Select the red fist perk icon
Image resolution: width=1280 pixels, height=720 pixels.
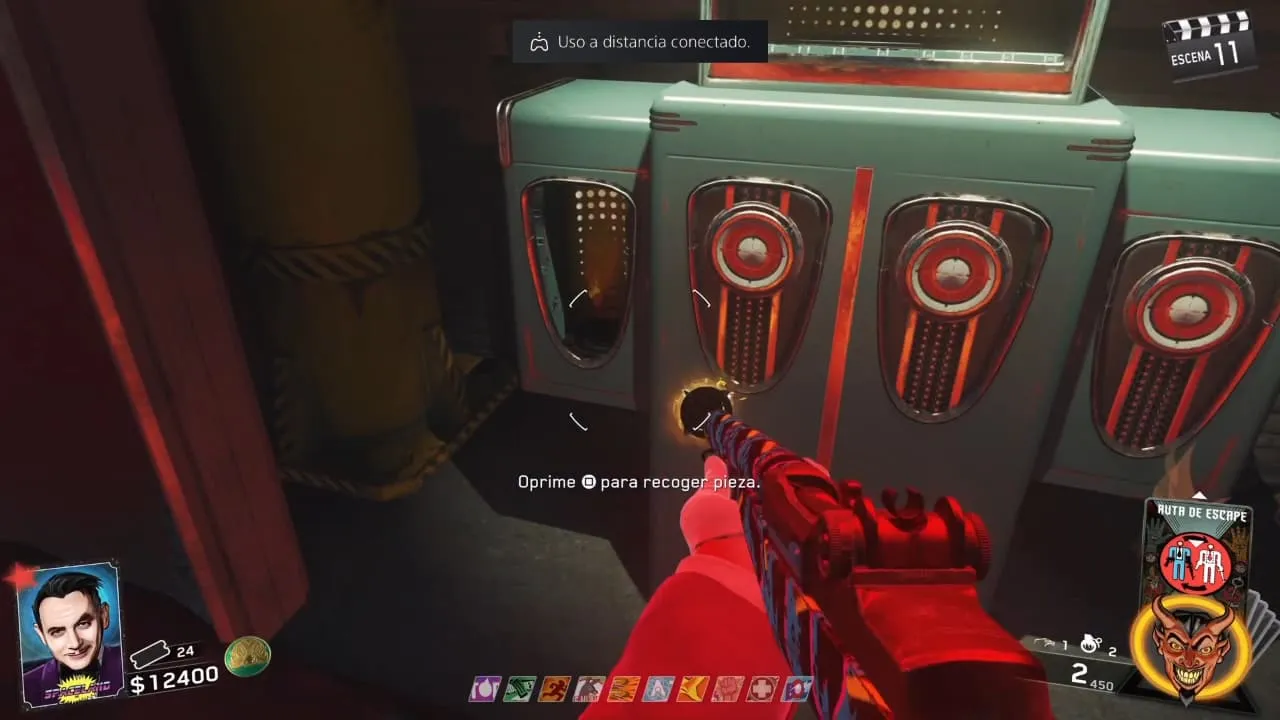click(x=728, y=688)
